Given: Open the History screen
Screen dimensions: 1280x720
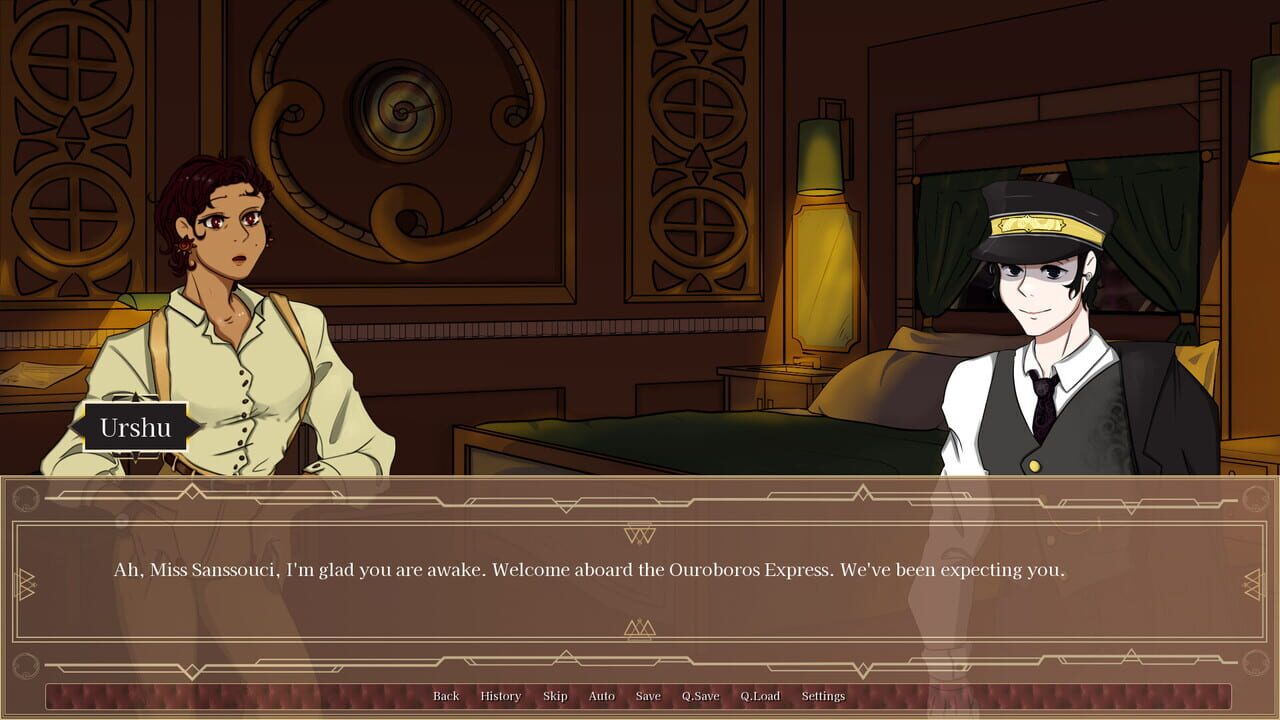Looking at the screenshot, I should 499,696.
